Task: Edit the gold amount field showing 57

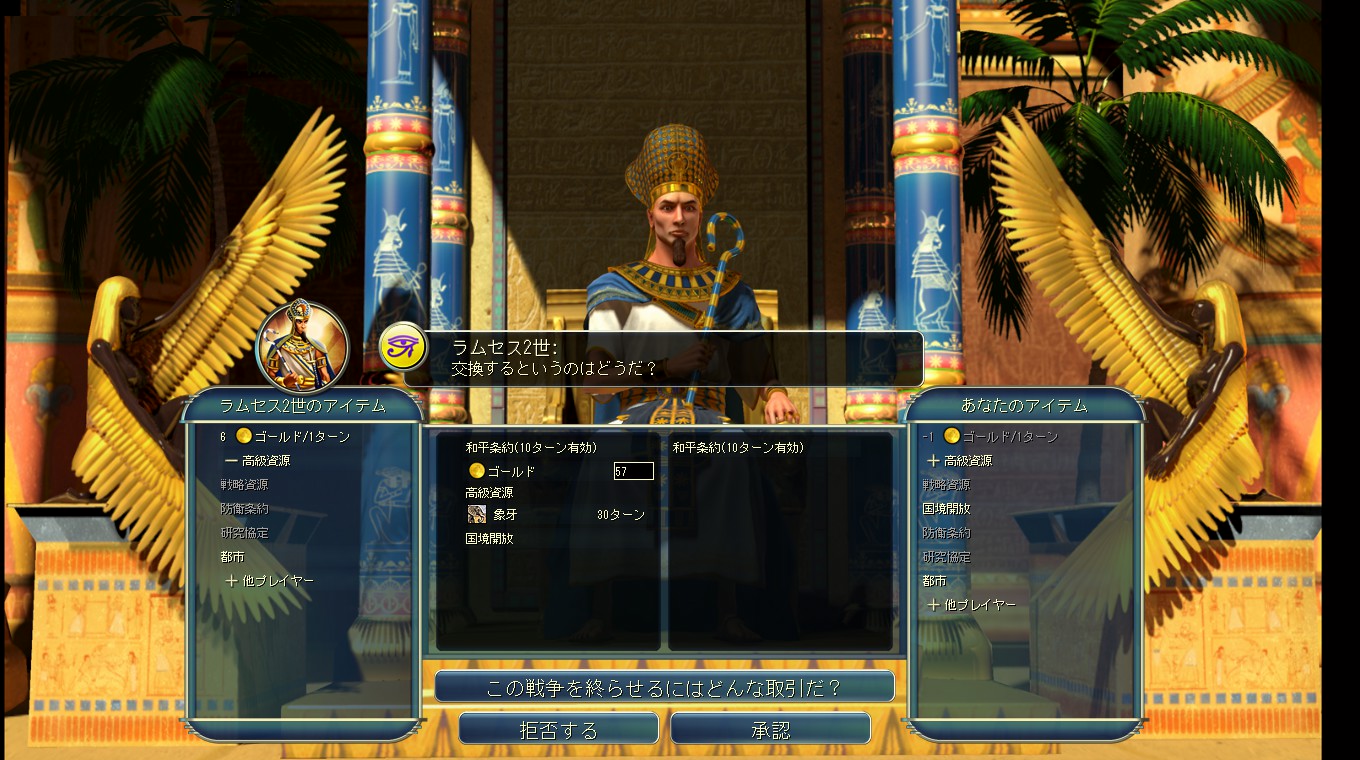Action: 633,471
